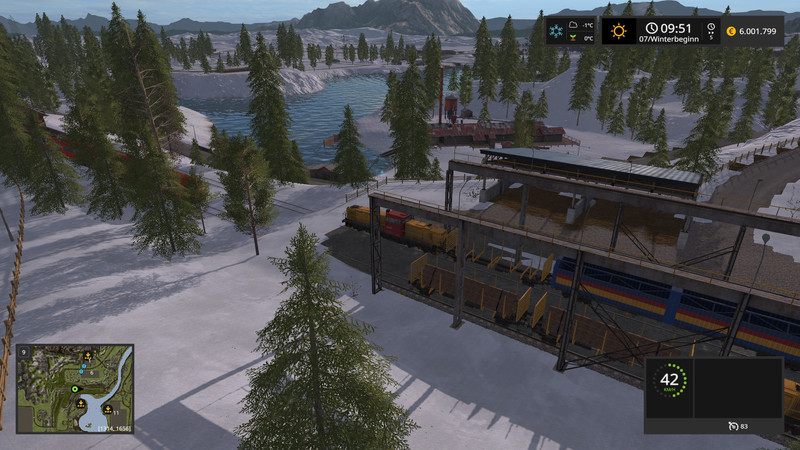Click the sun weather forecast icon

619,31
